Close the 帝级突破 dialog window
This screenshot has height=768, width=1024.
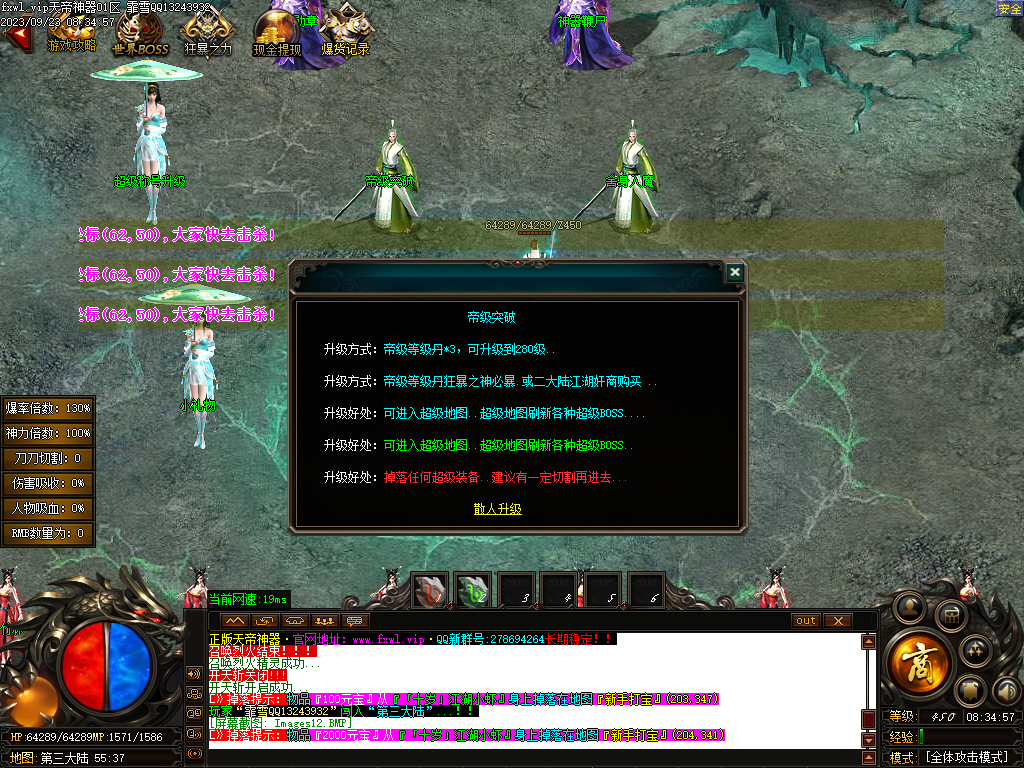click(x=735, y=272)
